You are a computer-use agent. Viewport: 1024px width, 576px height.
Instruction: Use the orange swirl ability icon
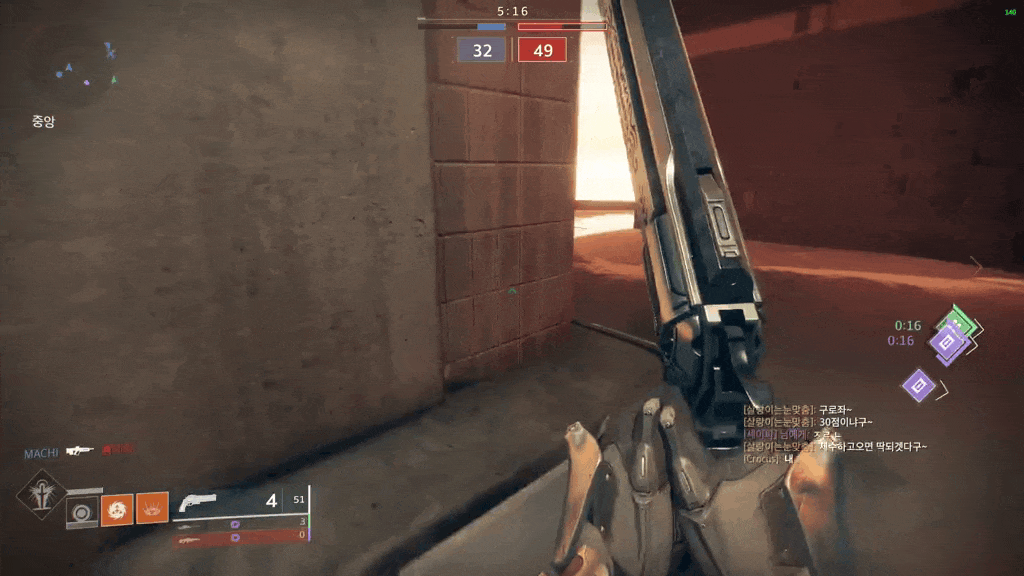point(117,510)
